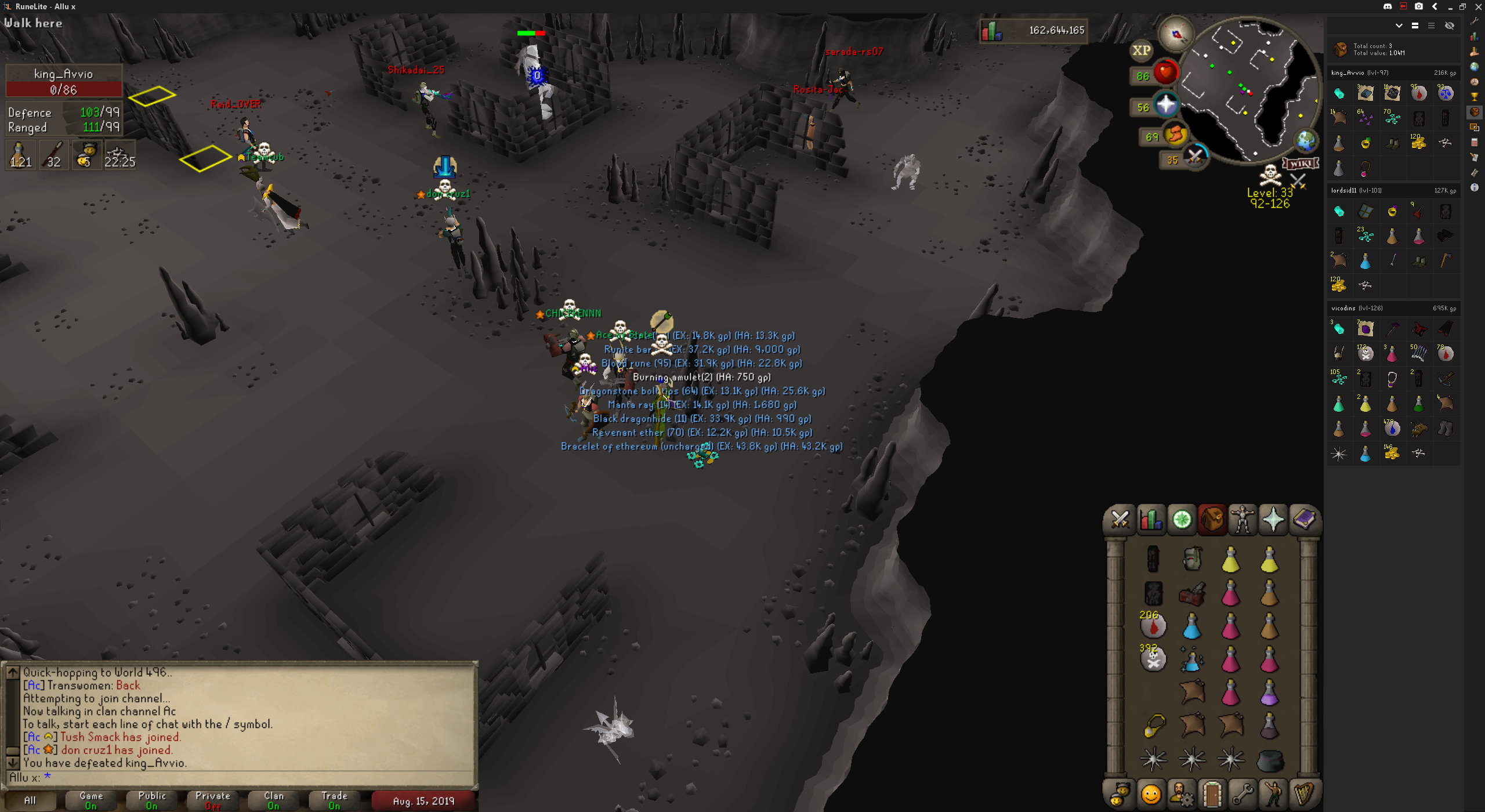Click the Wiki lookup banner
The image size is (1485, 812).
[x=1301, y=164]
